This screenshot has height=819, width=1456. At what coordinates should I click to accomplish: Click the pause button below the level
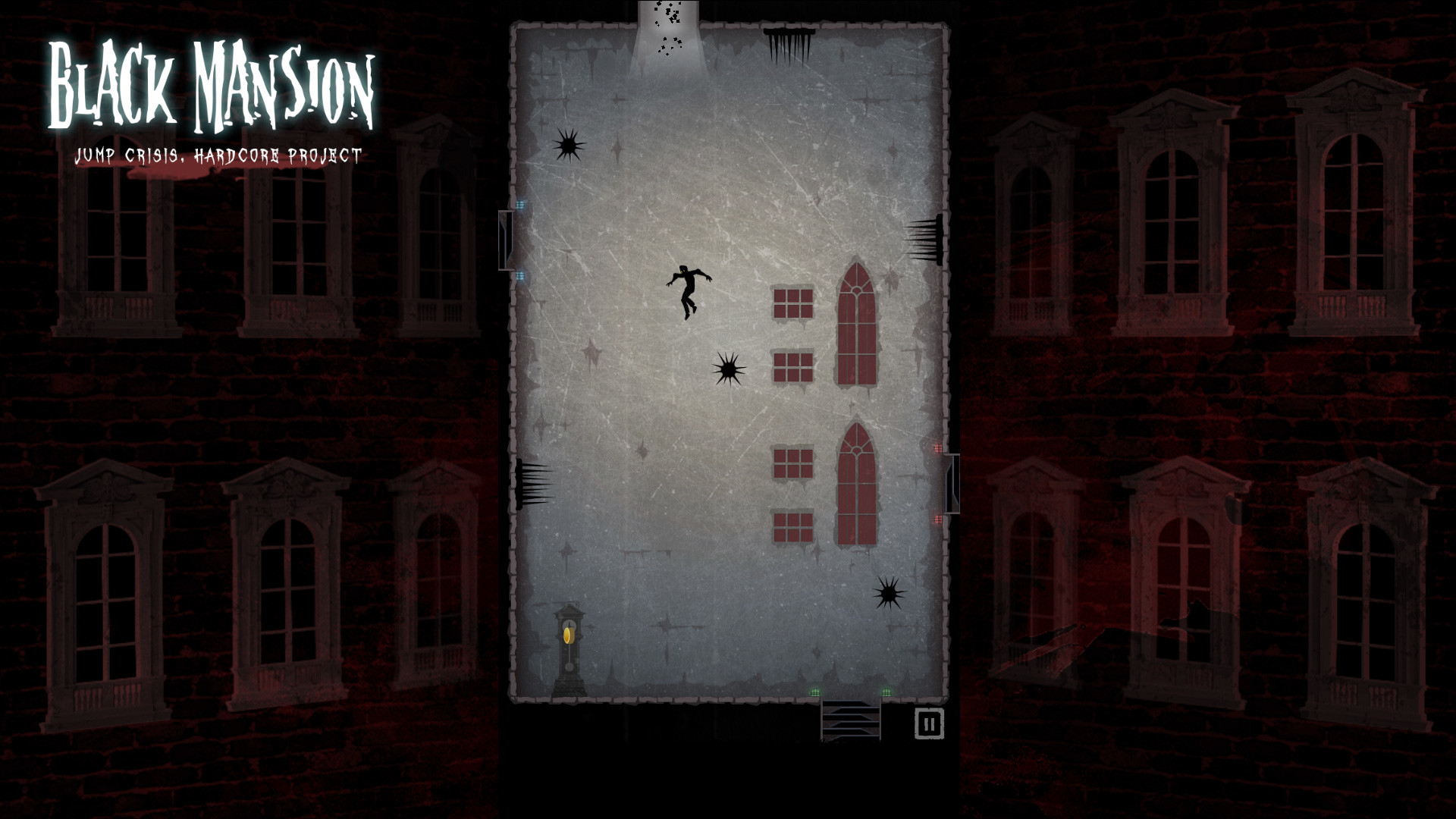coord(928,722)
